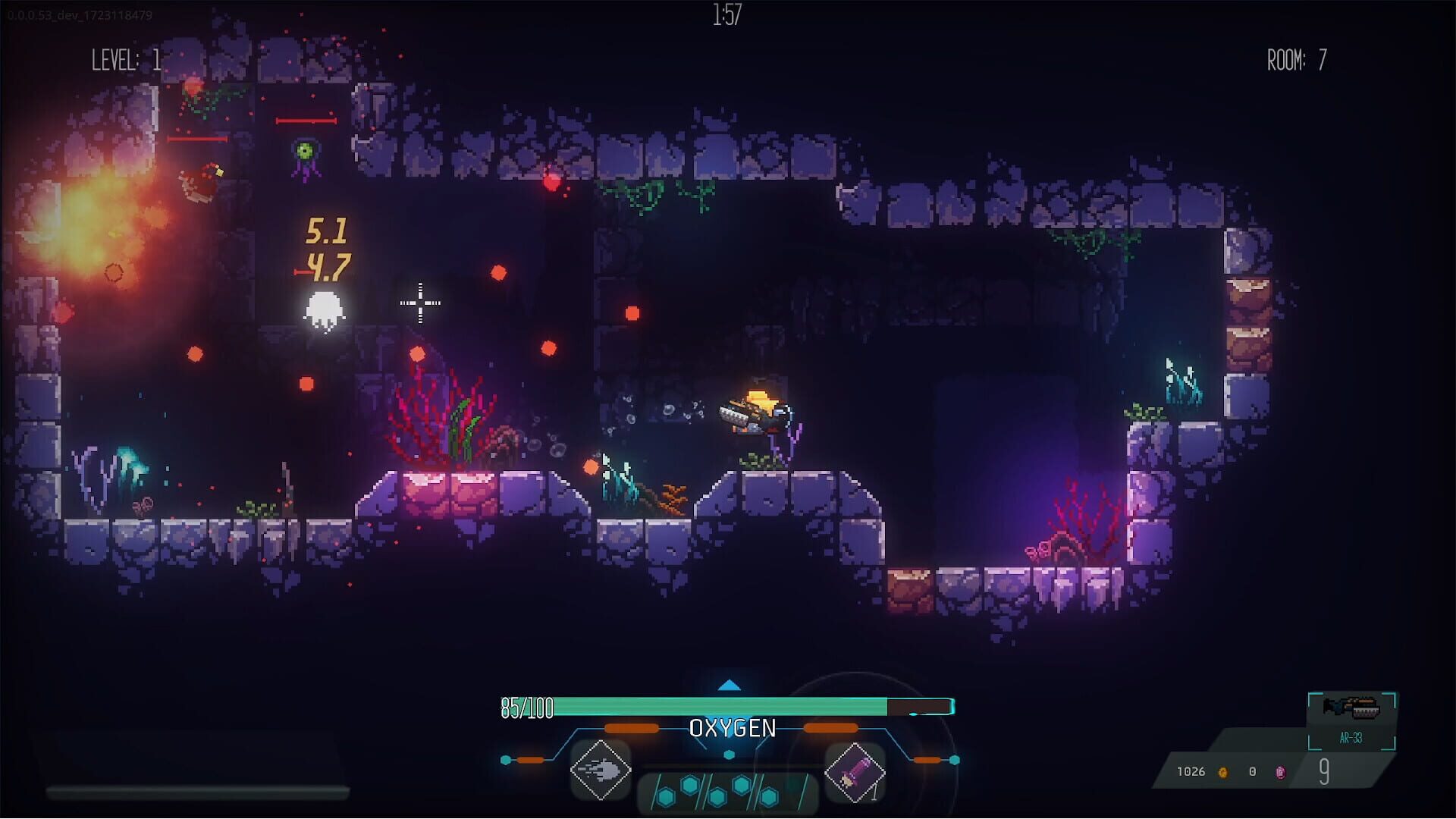Click the crosshair cursor in the cave

[419, 303]
